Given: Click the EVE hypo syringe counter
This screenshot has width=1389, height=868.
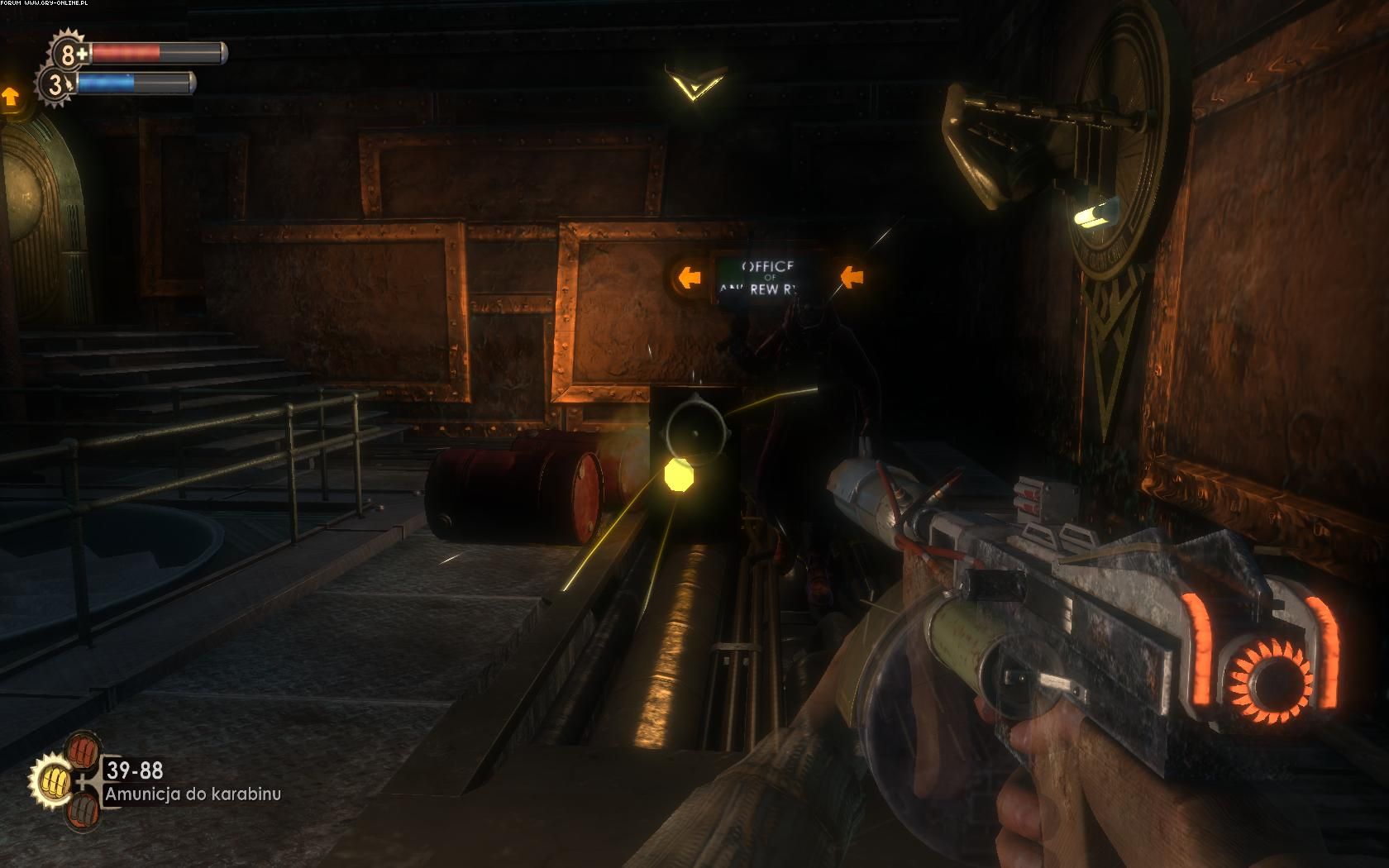Looking at the screenshot, I should point(56,84).
